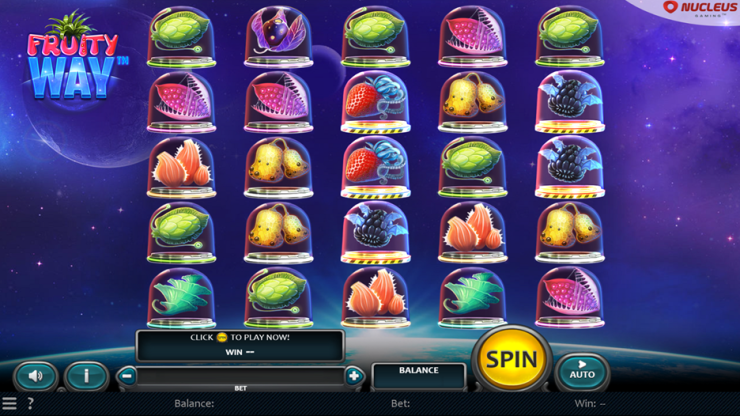Toggle the sound speaker button
The image size is (740, 416).
[x=35, y=376]
